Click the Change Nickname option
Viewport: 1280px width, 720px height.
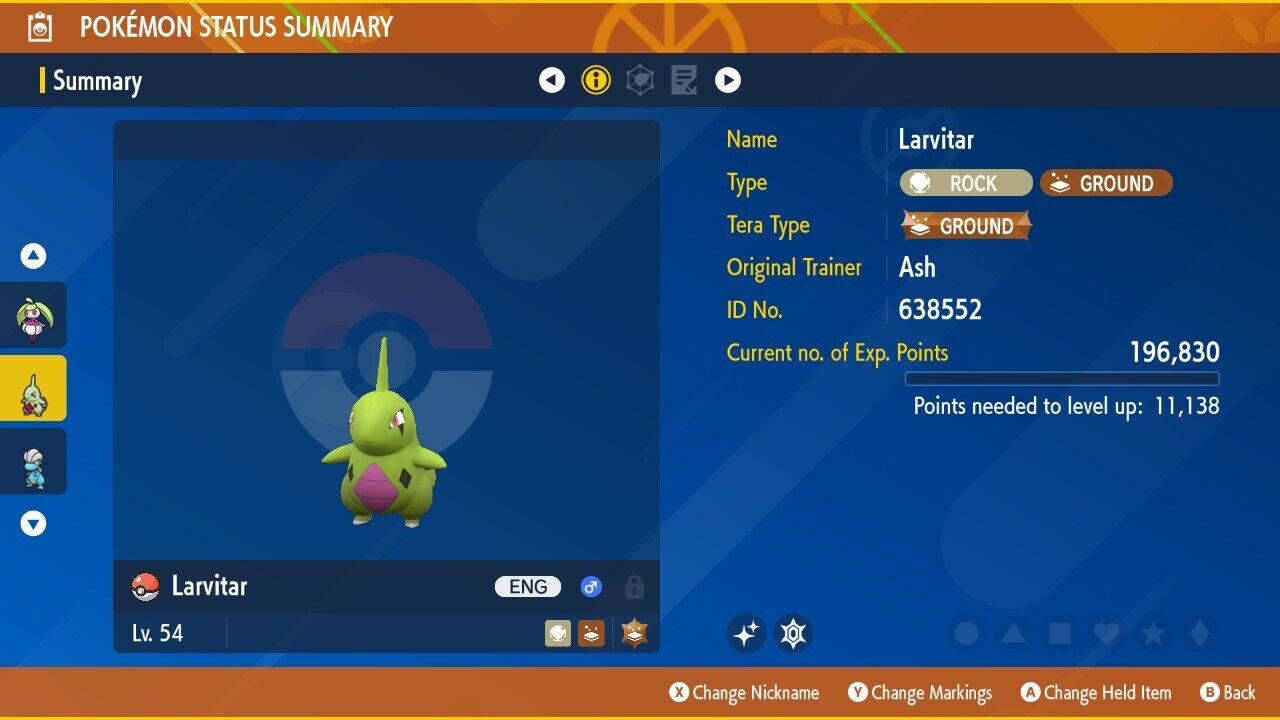(744, 693)
